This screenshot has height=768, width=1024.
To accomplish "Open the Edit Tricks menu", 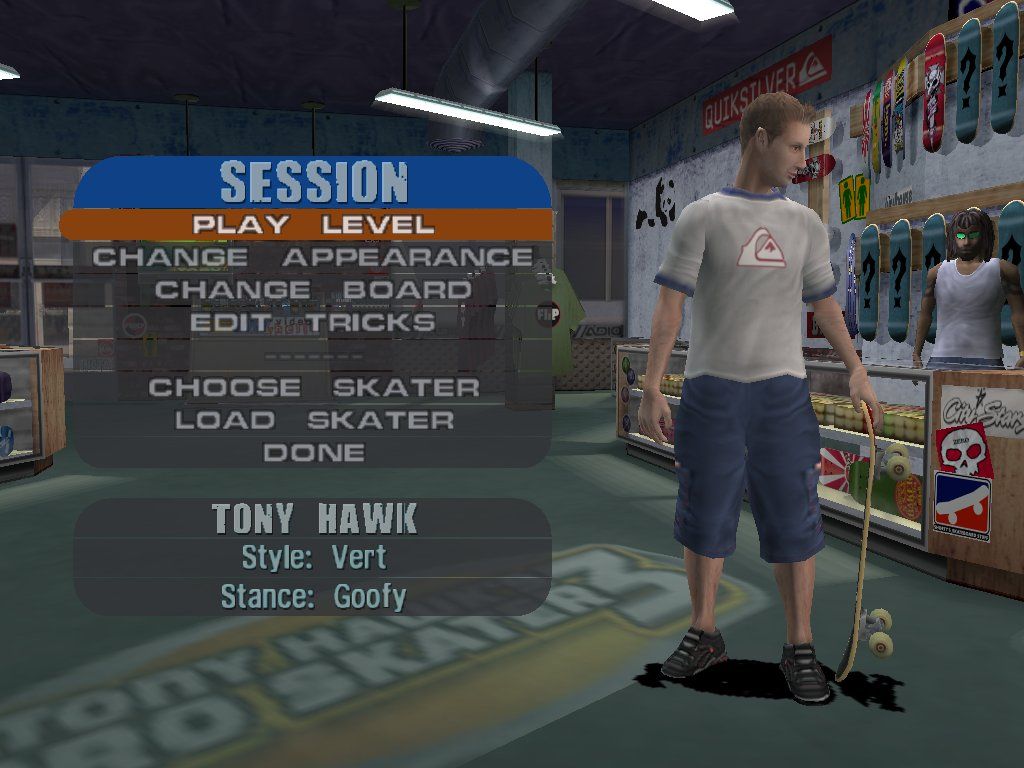I will tap(313, 322).
